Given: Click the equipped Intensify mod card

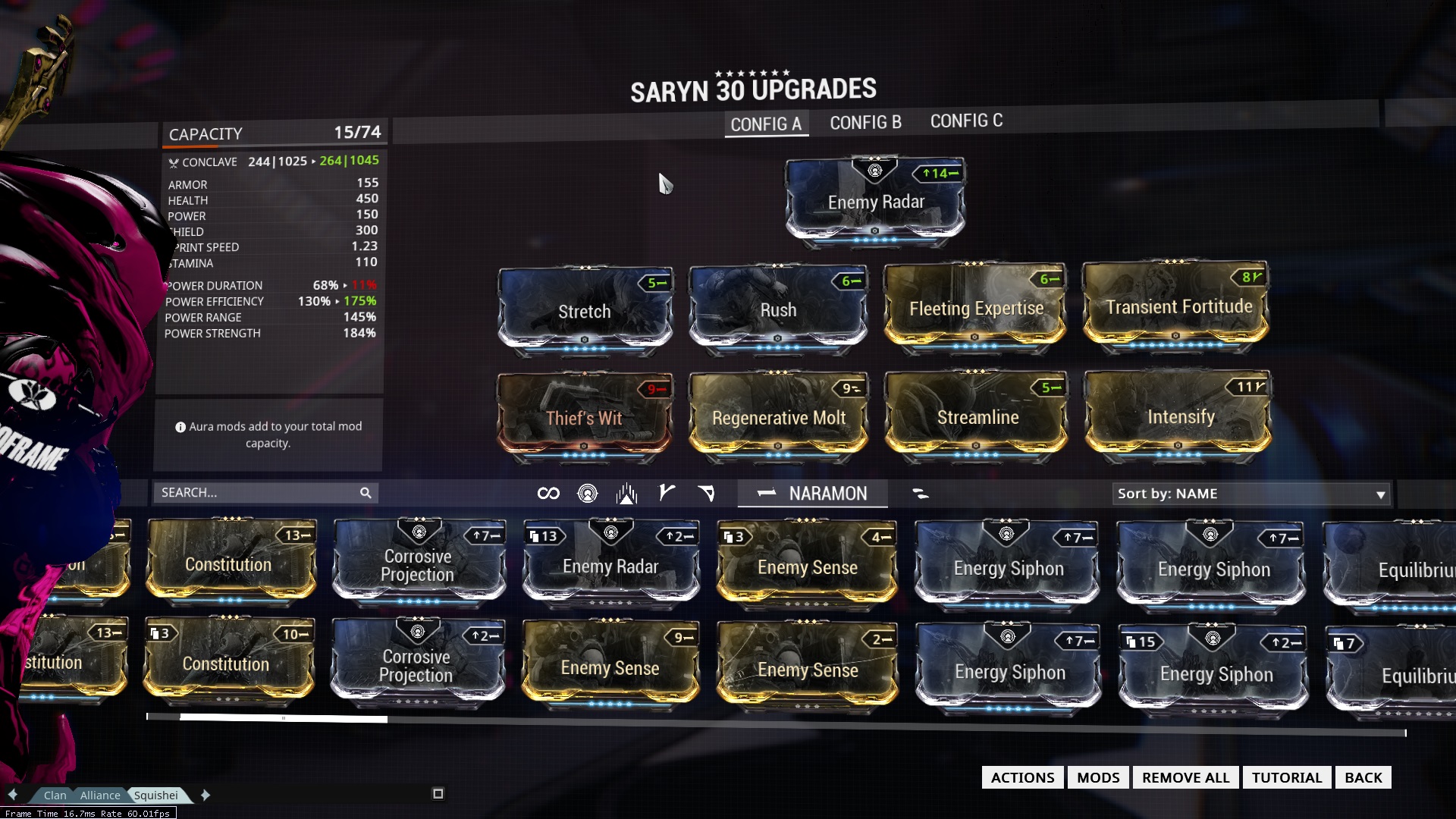Looking at the screenshot, I should (x=1180, y=417).
